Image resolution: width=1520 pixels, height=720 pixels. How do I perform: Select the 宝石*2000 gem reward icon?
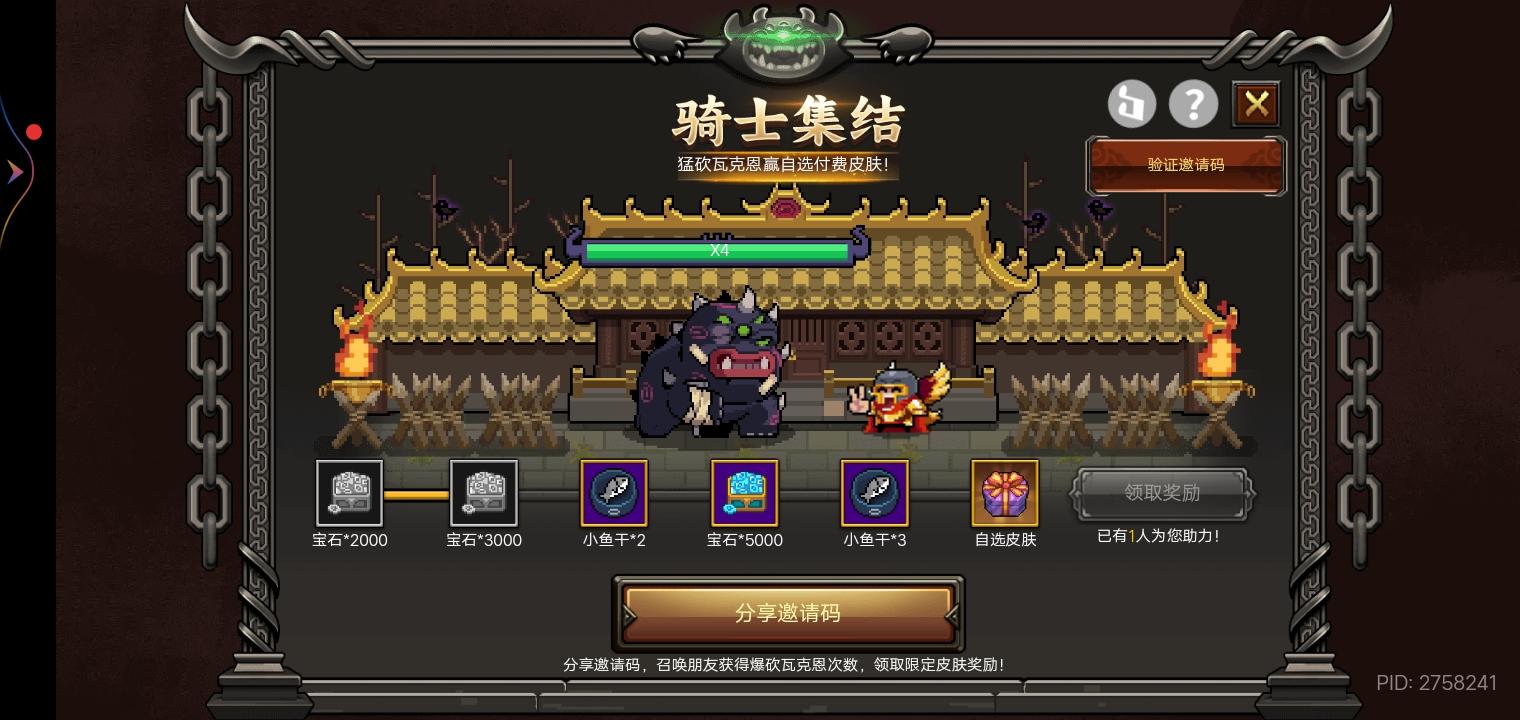[x=349, y=493]
